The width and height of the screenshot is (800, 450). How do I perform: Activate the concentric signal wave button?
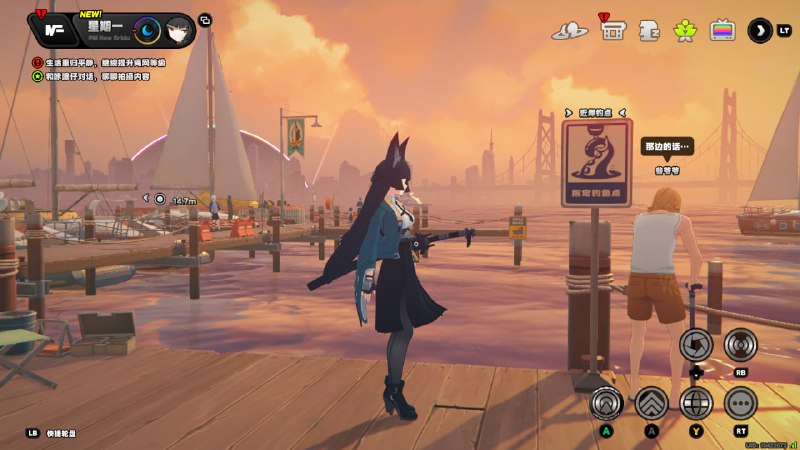pos(740,344)
